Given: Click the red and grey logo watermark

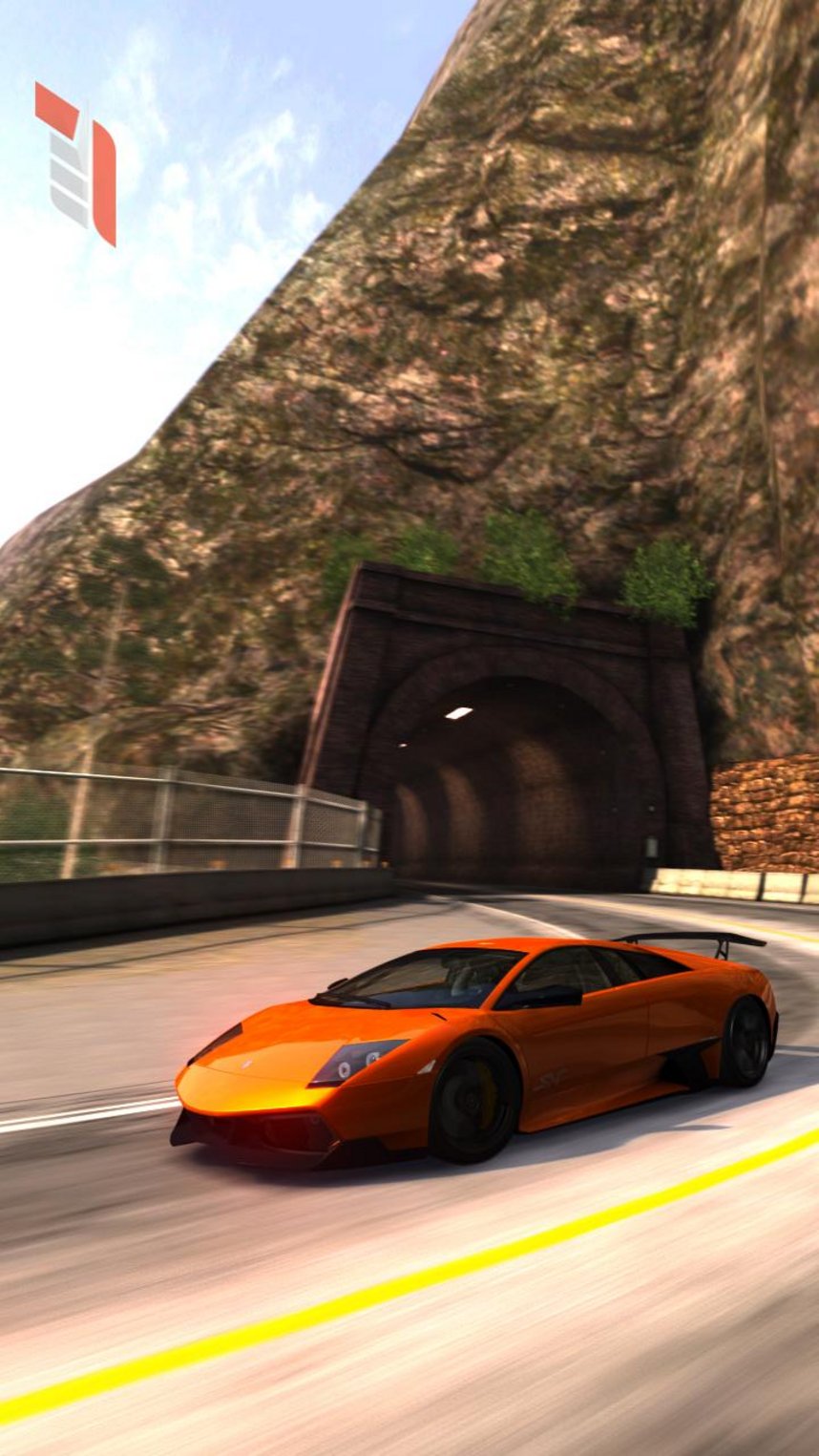Looking at the screenshot, I should 76,162.
